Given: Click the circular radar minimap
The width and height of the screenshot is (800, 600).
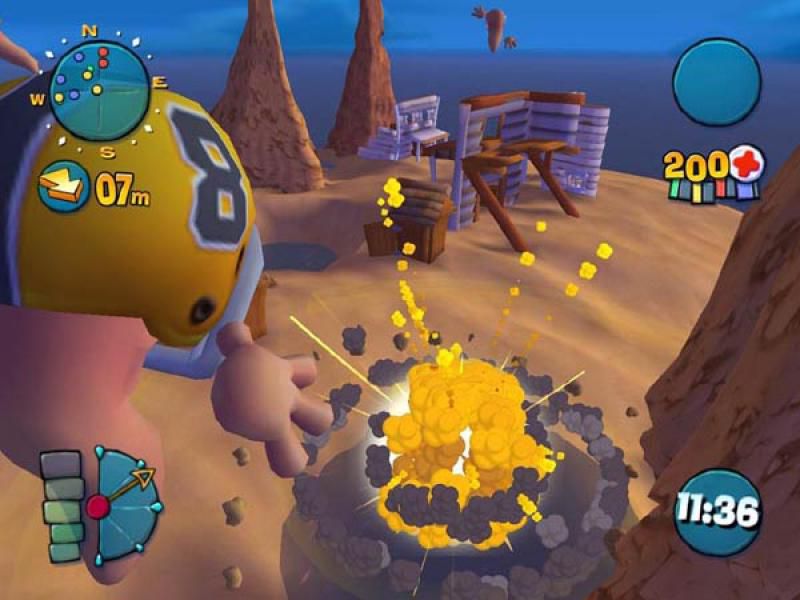Looking at the screenshot, I should (x=99, y=90).
